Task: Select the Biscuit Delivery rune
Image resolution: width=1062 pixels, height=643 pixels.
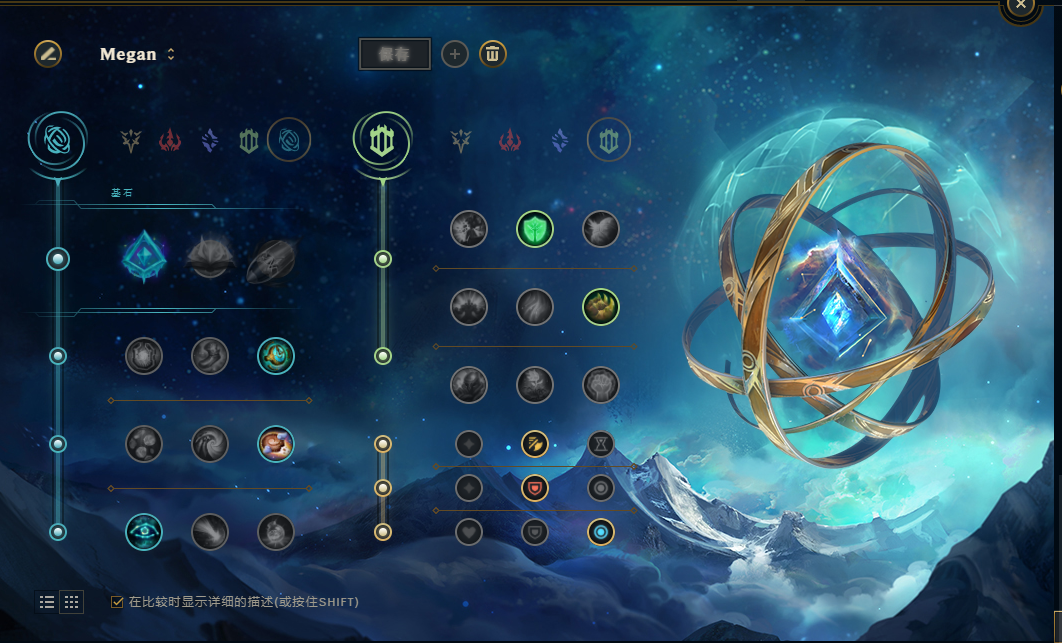Action: pos(276,444)
